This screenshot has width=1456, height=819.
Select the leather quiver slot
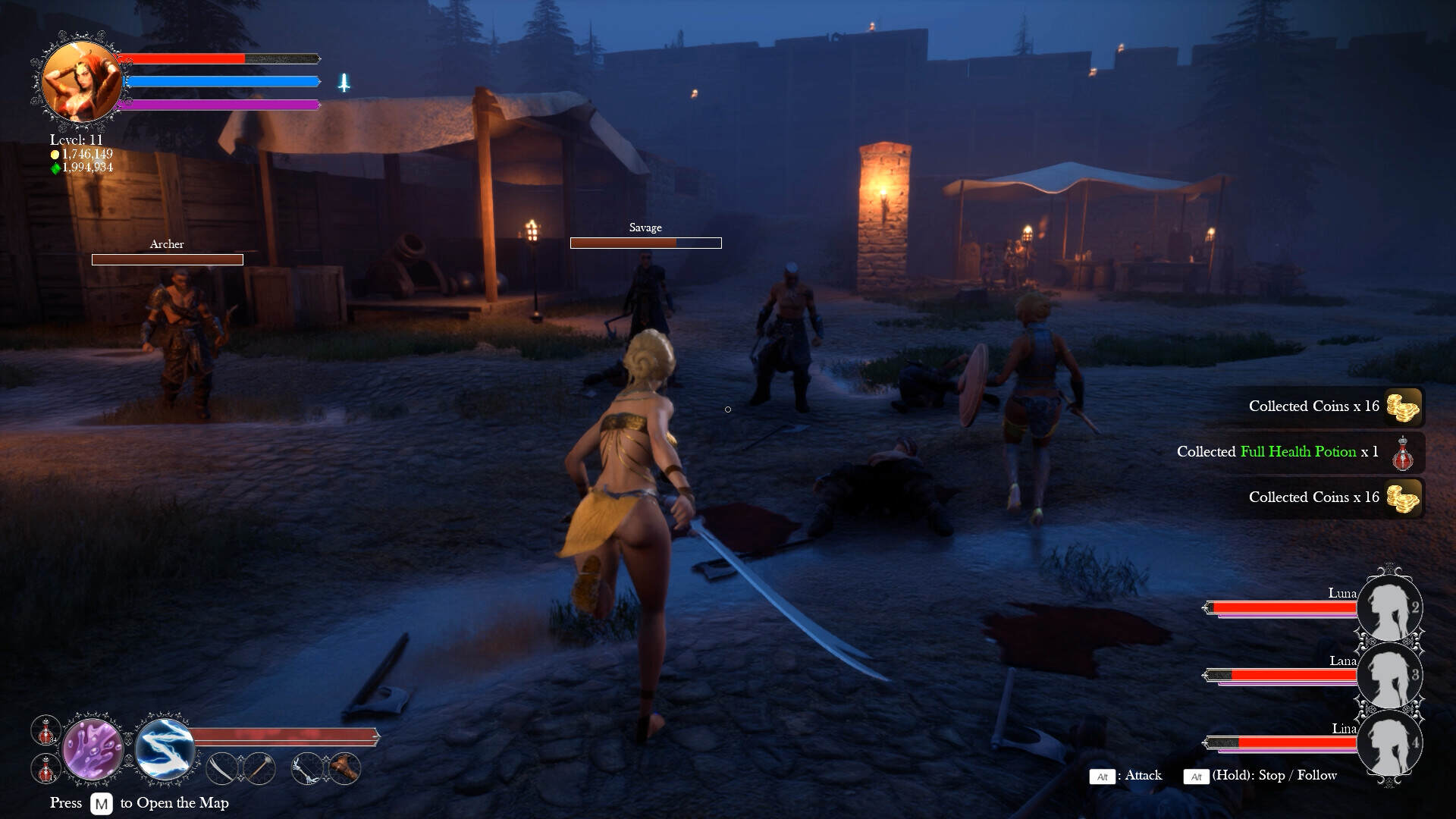click(344, 769)
